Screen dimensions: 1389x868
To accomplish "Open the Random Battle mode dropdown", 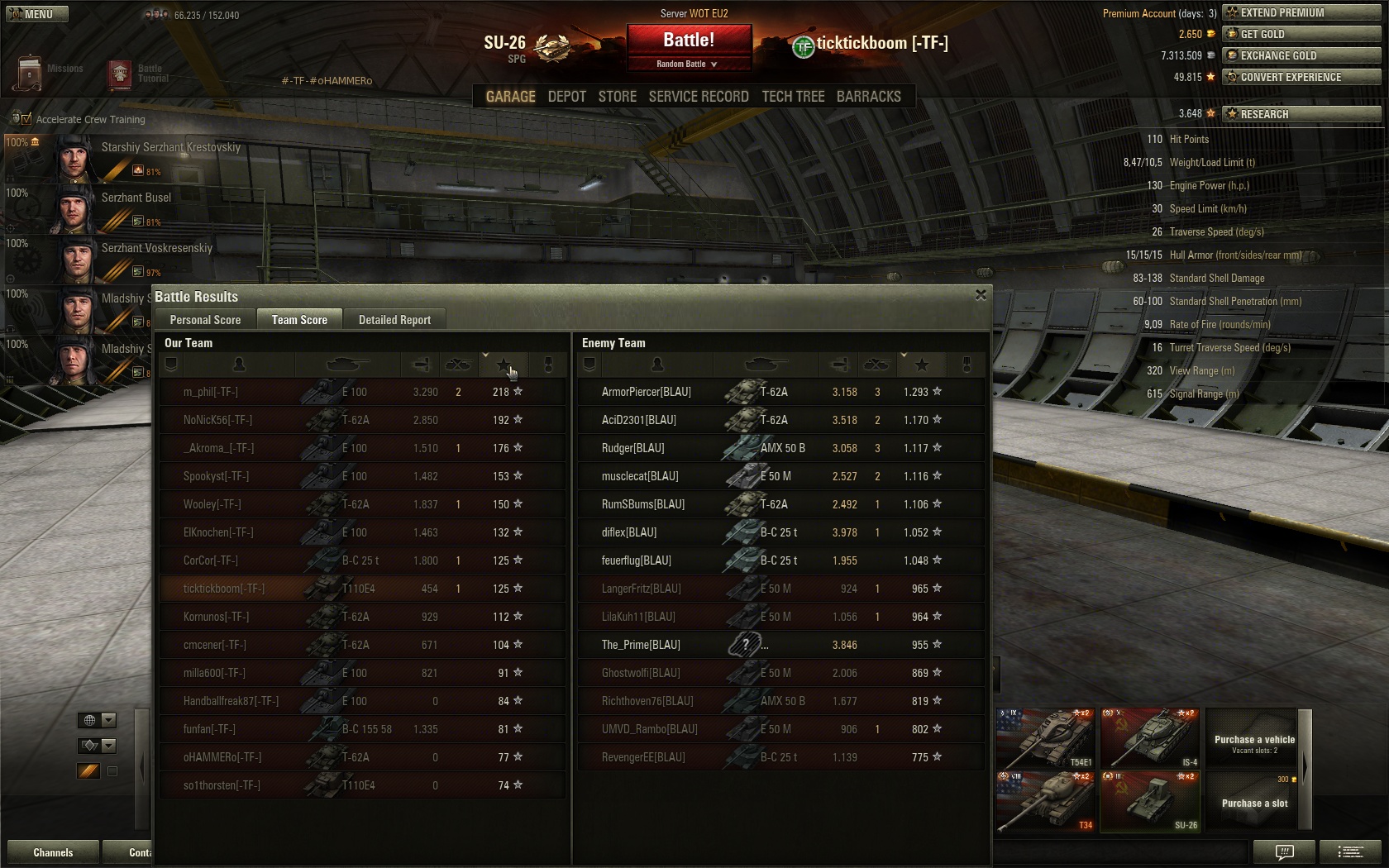I will (x=689, y=64).
